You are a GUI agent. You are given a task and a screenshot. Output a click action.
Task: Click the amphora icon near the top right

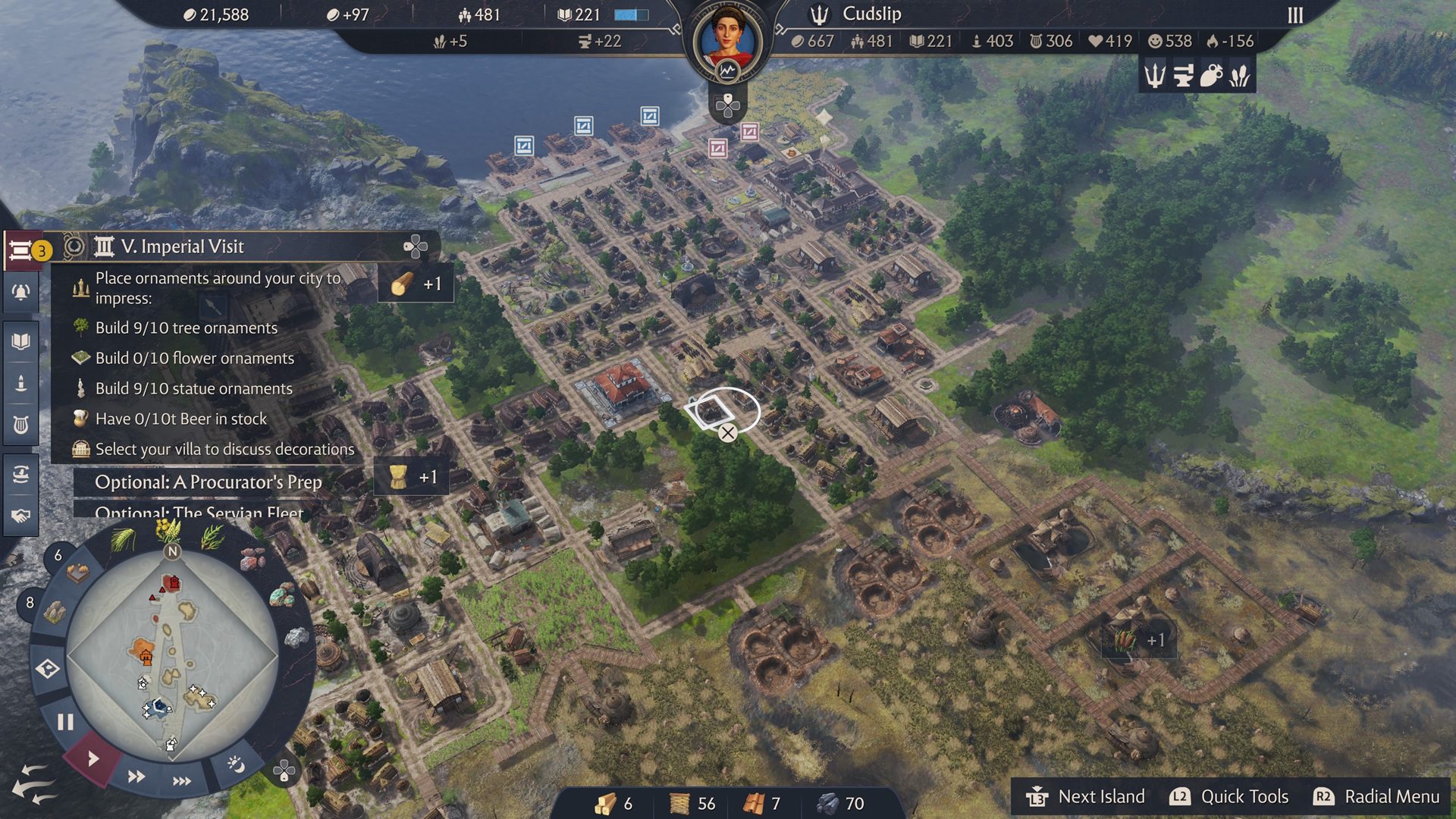tap(1211, 76)
